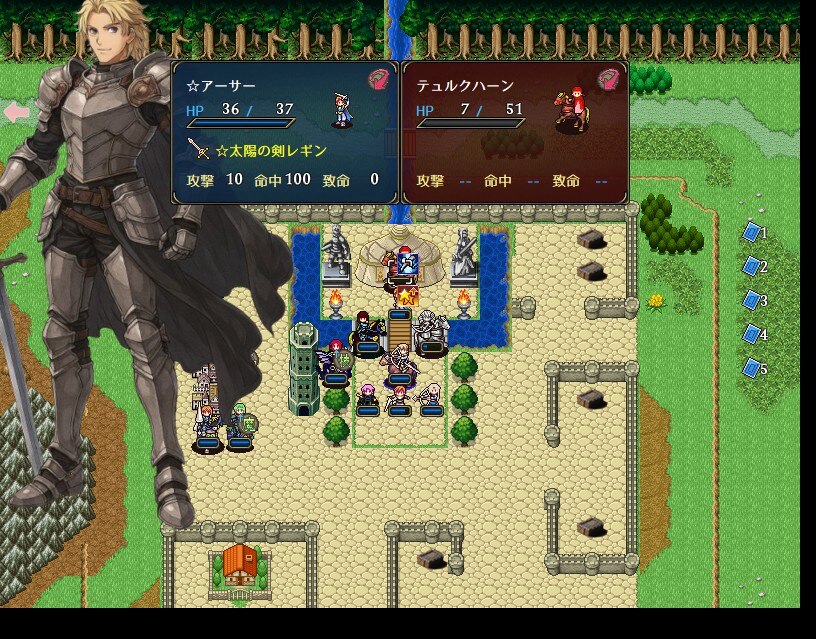This screenshot has width=816, height=639.
Task: Select the blue card icon numbered 2
Action: [x=751, y=266]
